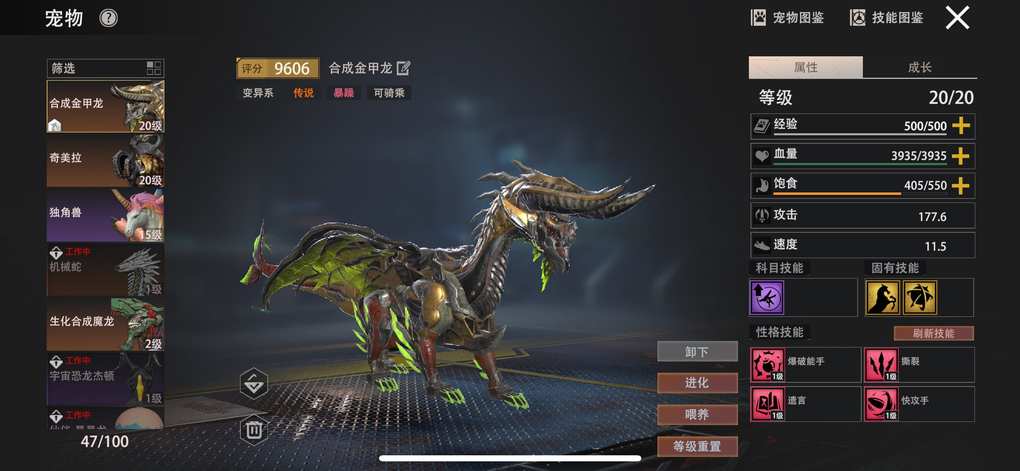Activate the 等级重置 level reset button
Screen dimensions: 1020x471
[x=697, y=446]
